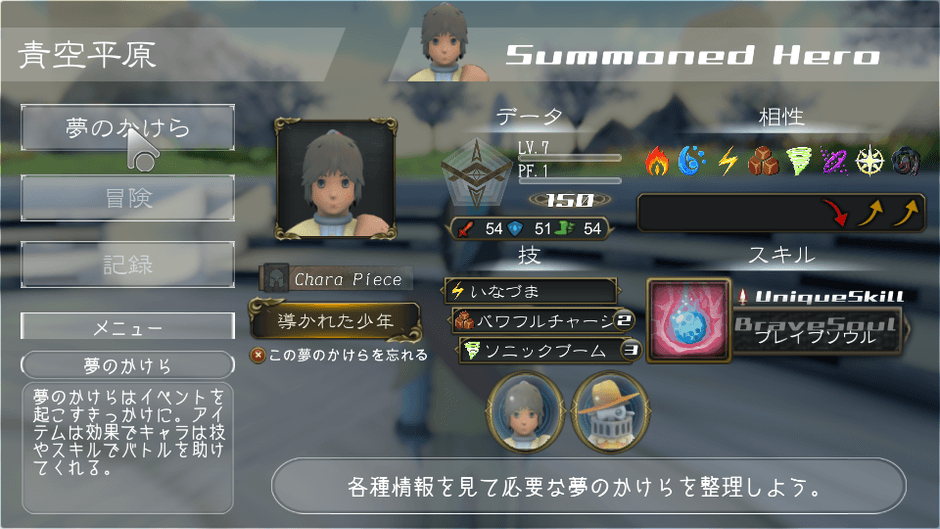Select the パワフルチャージ technique
The height and width of the screenshot is (529, 940).
(538, 321)
